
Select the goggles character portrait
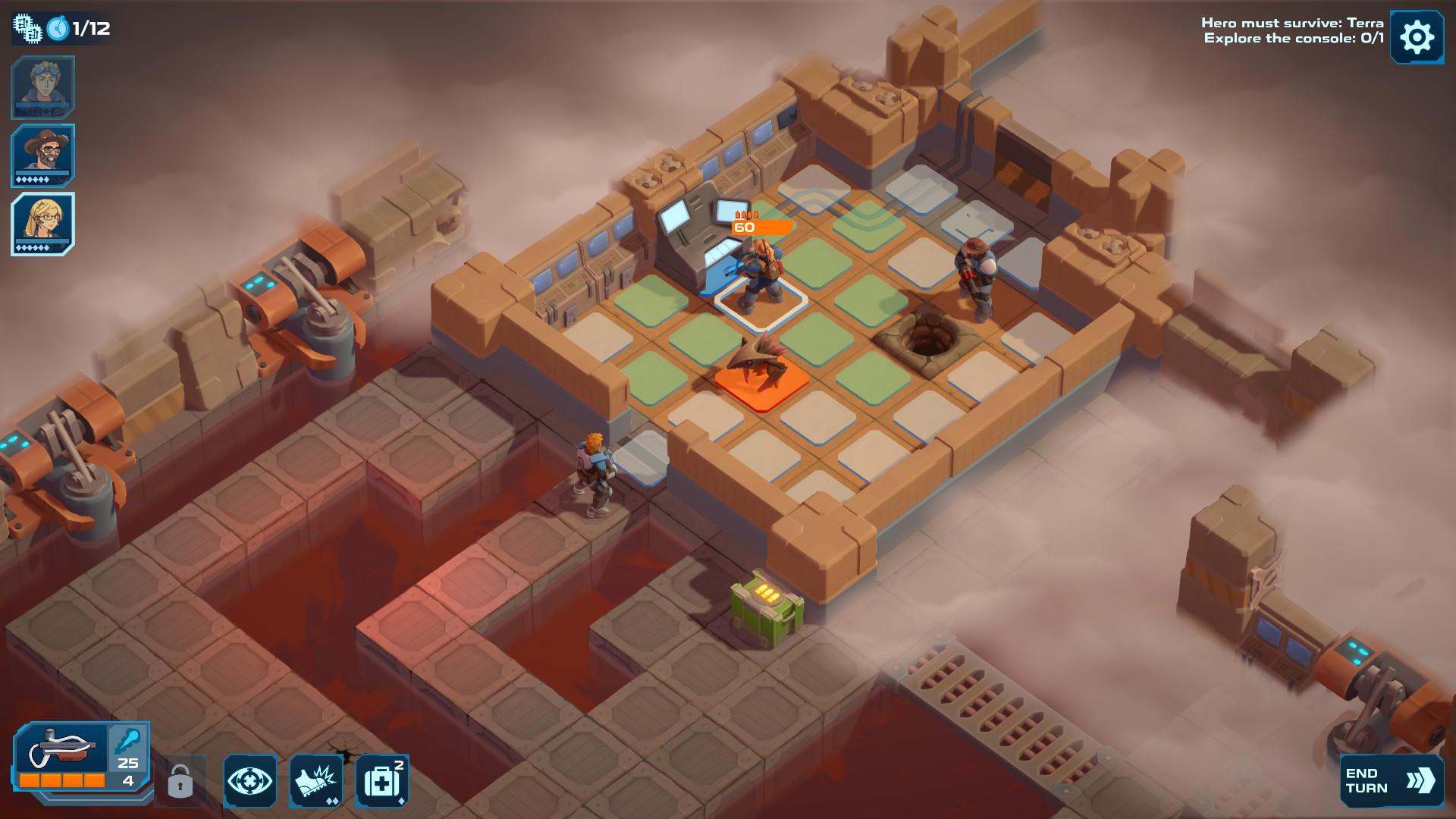[43, 87]
